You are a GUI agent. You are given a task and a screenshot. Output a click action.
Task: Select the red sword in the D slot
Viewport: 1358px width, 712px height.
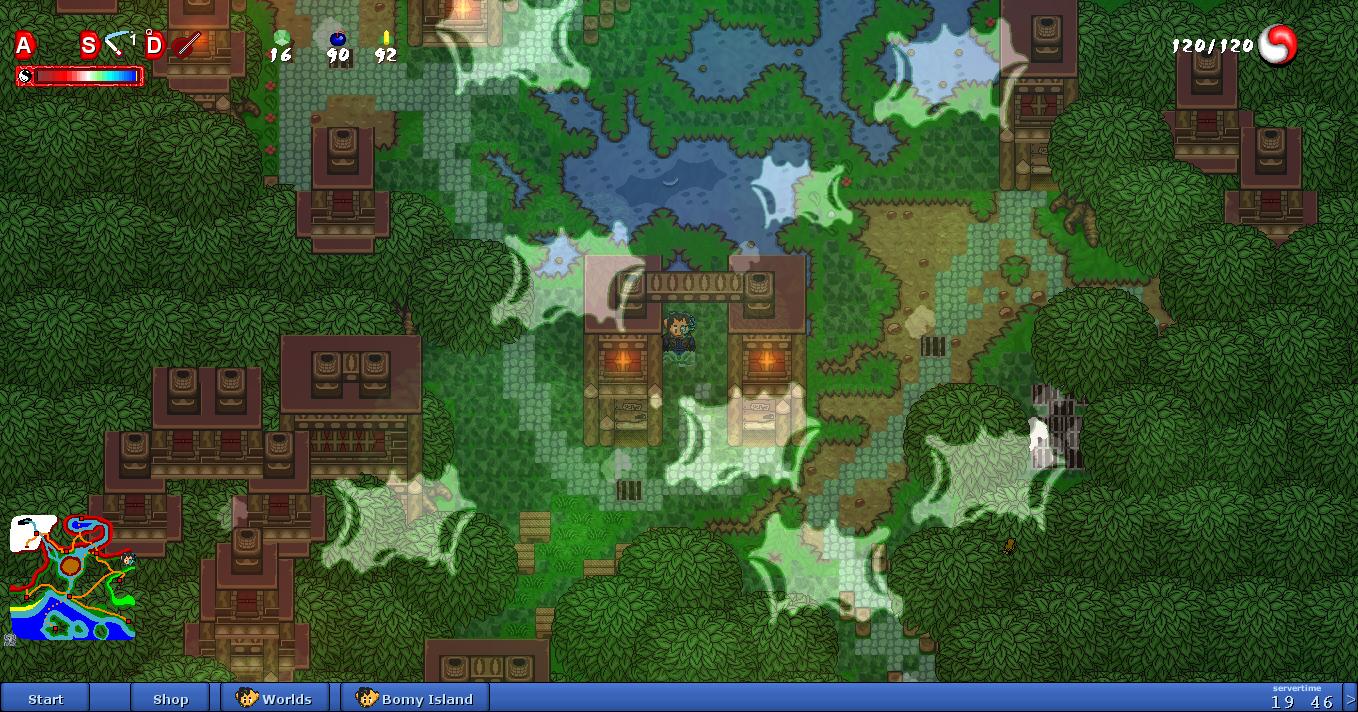187,44
